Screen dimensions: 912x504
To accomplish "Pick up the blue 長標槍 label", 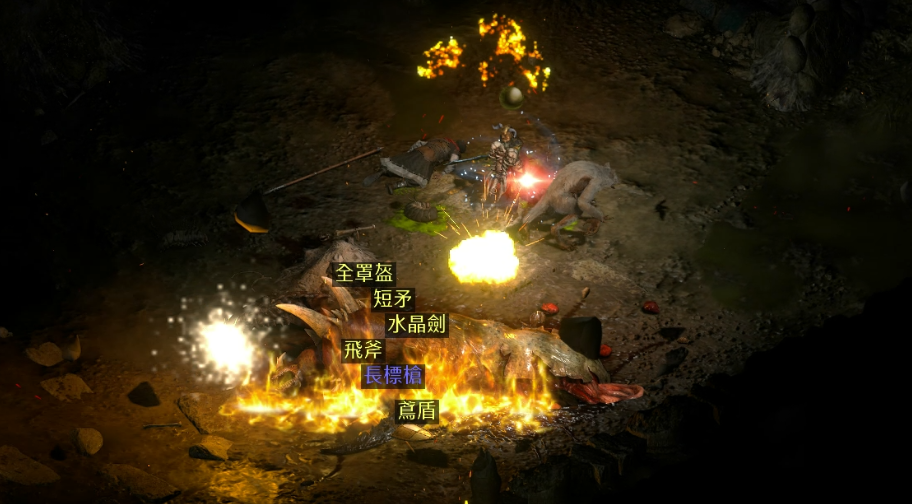I will pyautogui.click(x=393, y=376).
